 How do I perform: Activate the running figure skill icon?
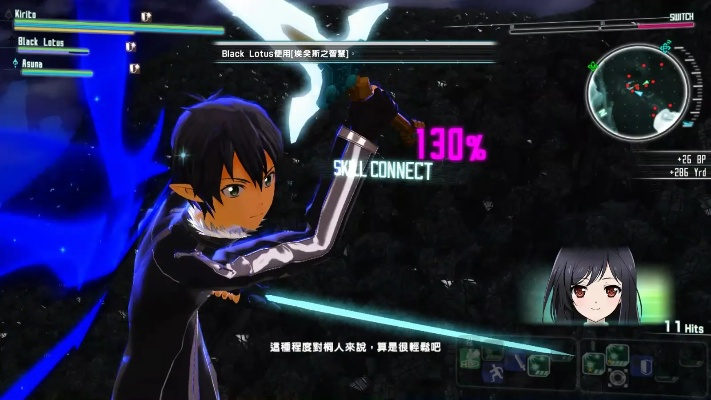point(494,374)
